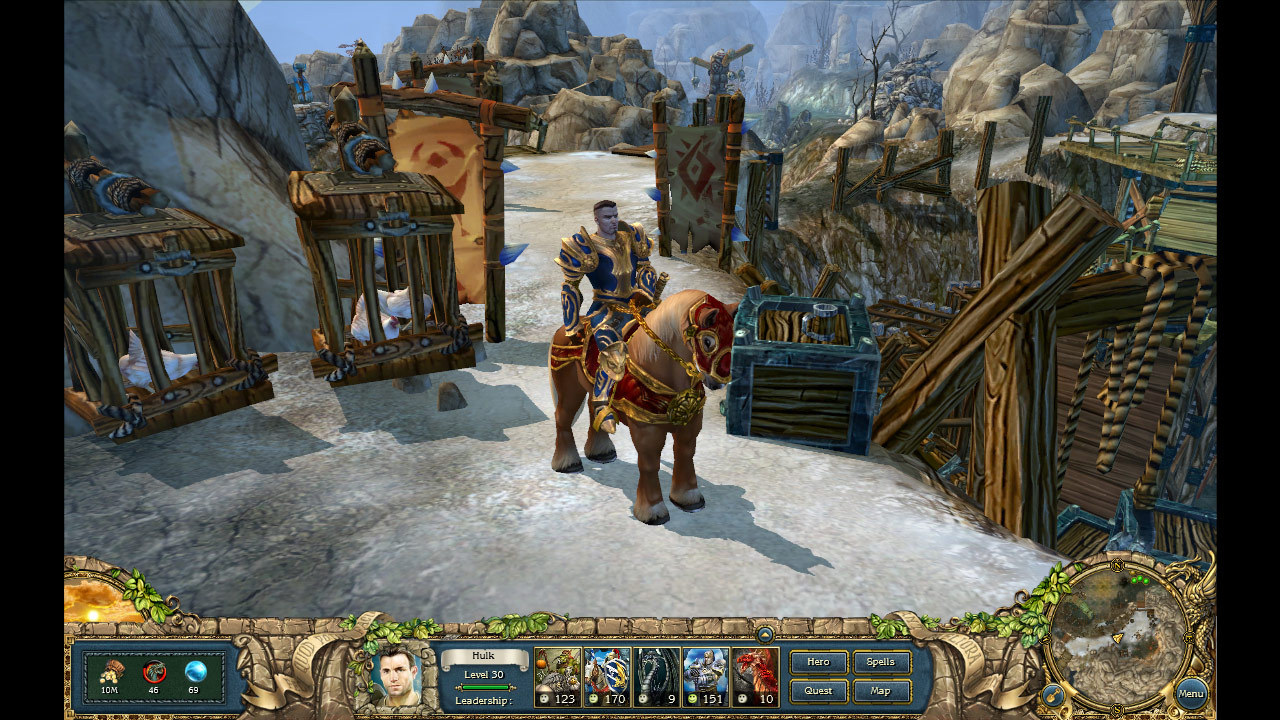Screen dimensions: 1280x720
Task: Select the mounted knight stack of 170
Action: pos(607,675)
